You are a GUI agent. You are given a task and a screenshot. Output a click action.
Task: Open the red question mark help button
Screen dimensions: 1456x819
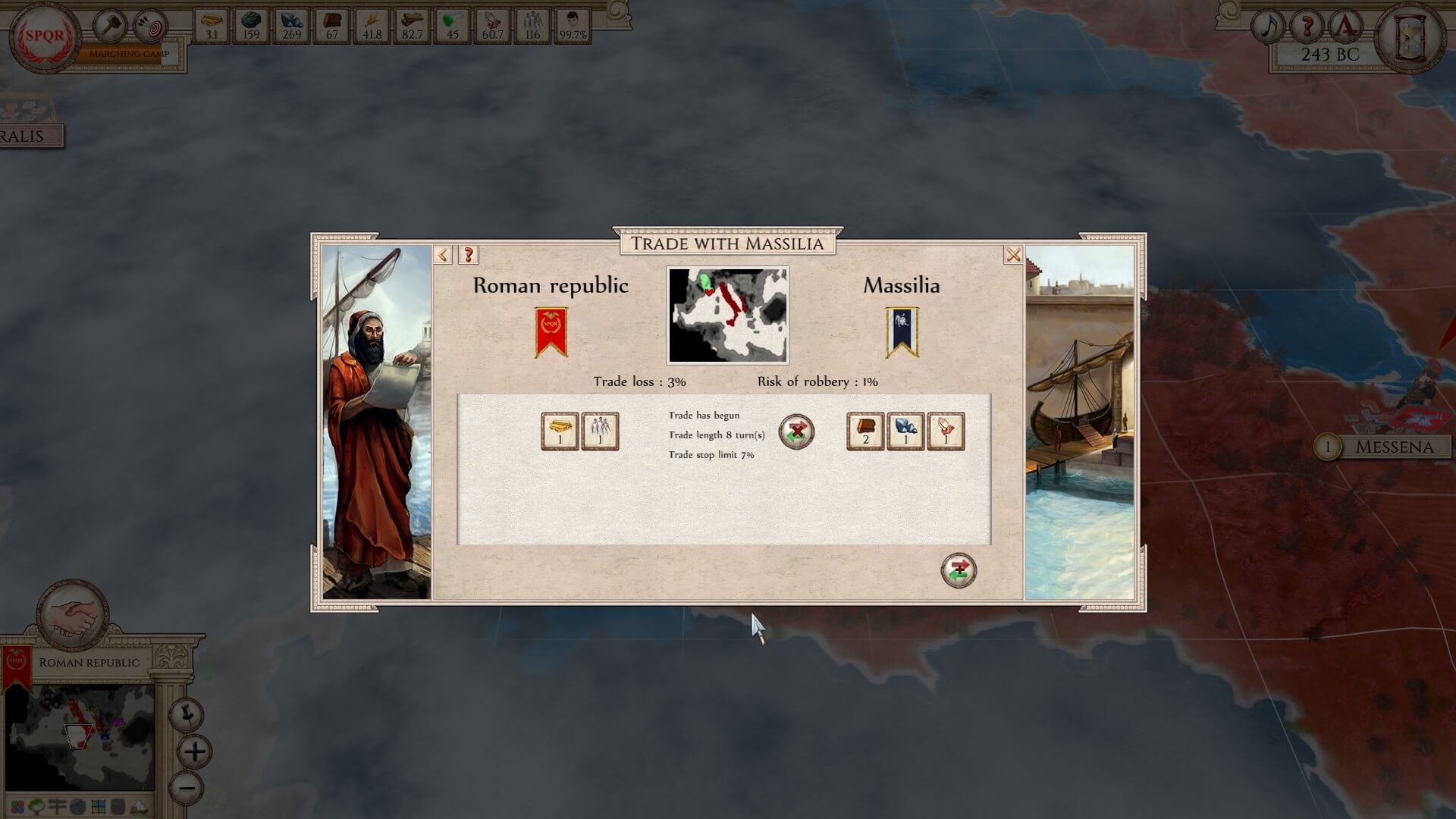tap(1307, 27)
